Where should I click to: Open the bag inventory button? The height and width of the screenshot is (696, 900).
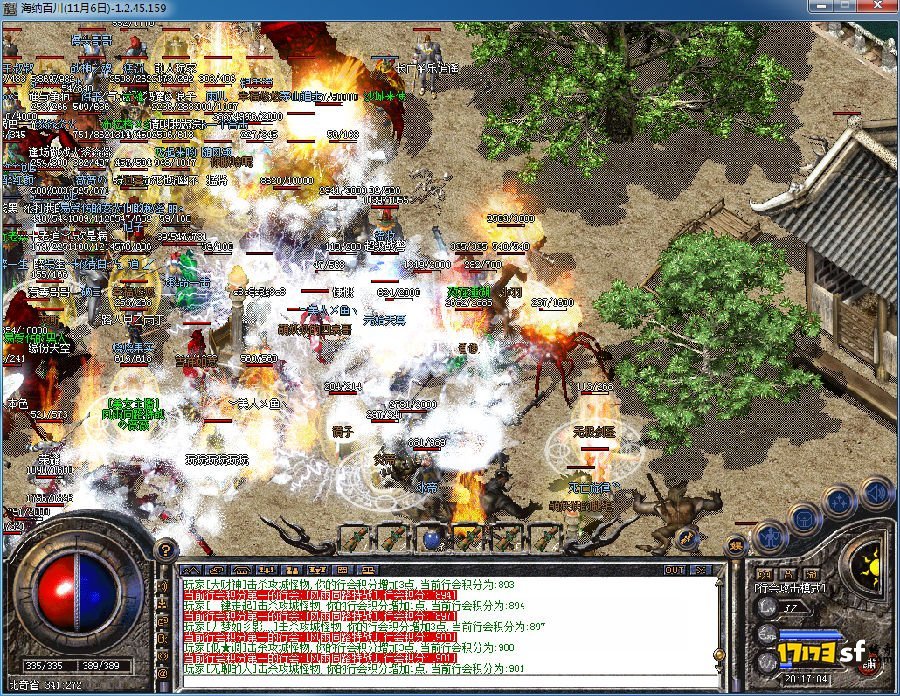805,517
